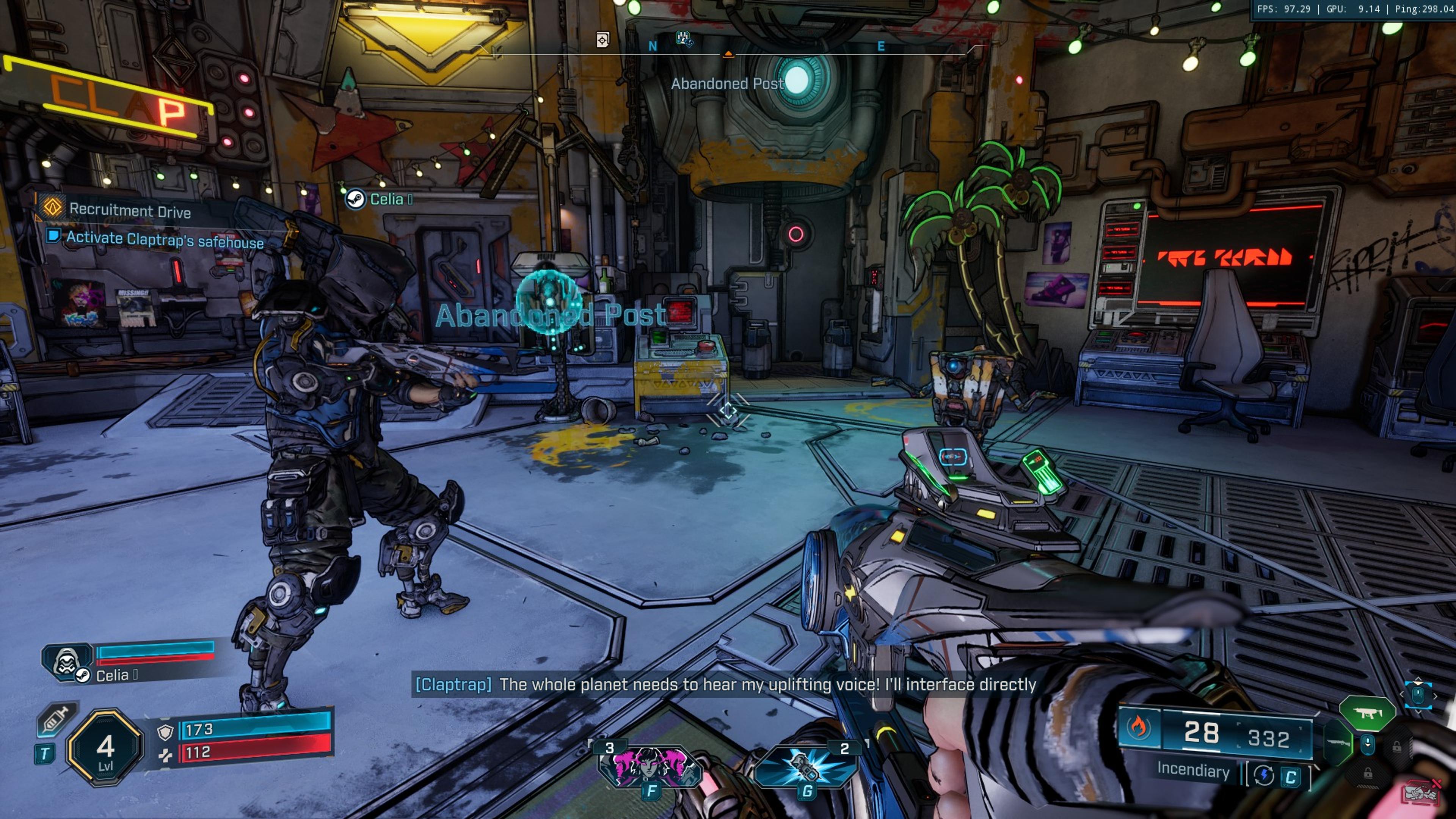The width and height of the screenshot is (1456, 819).
Task: Click teammate Celia's hooded portrait
Action: pos(67,661)
